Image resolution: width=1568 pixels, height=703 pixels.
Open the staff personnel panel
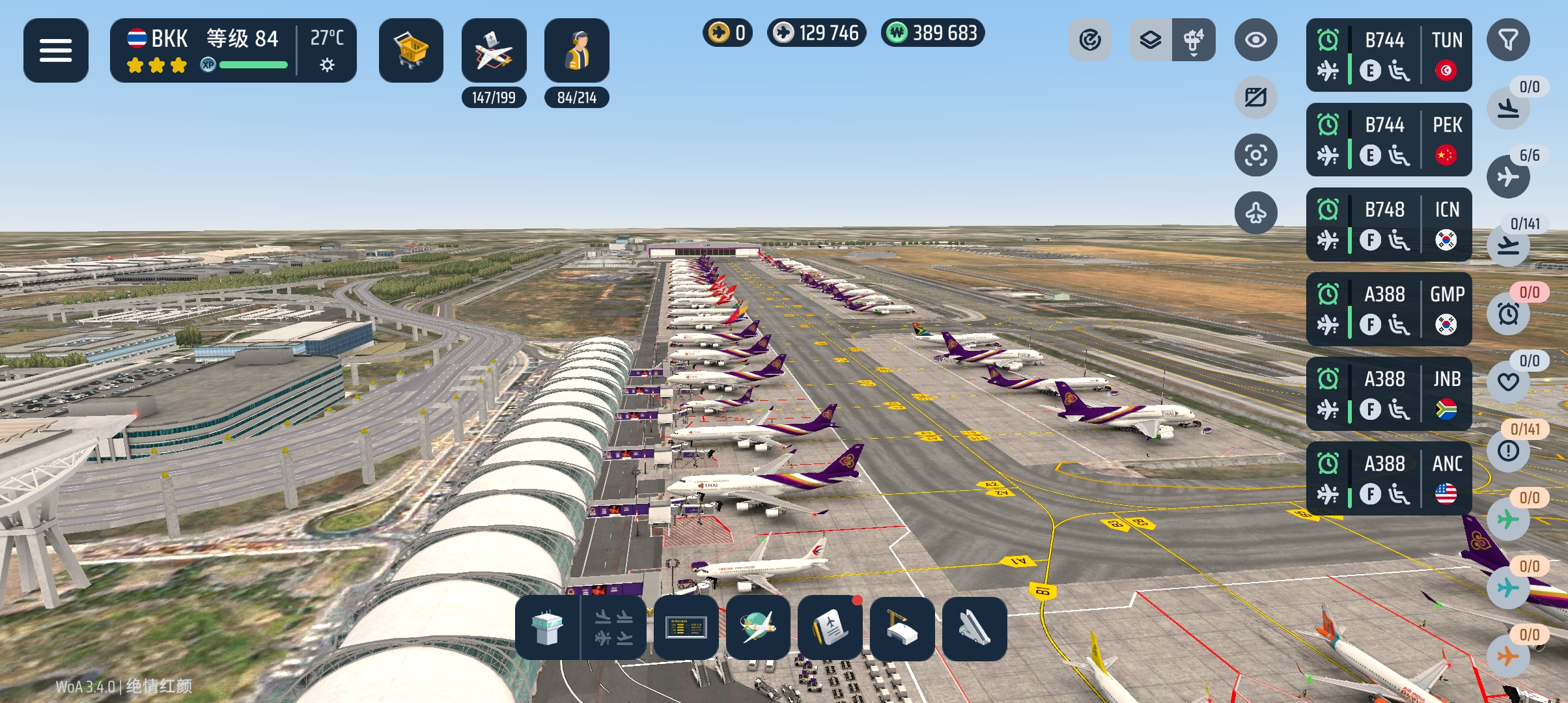[x=576, y=50]
